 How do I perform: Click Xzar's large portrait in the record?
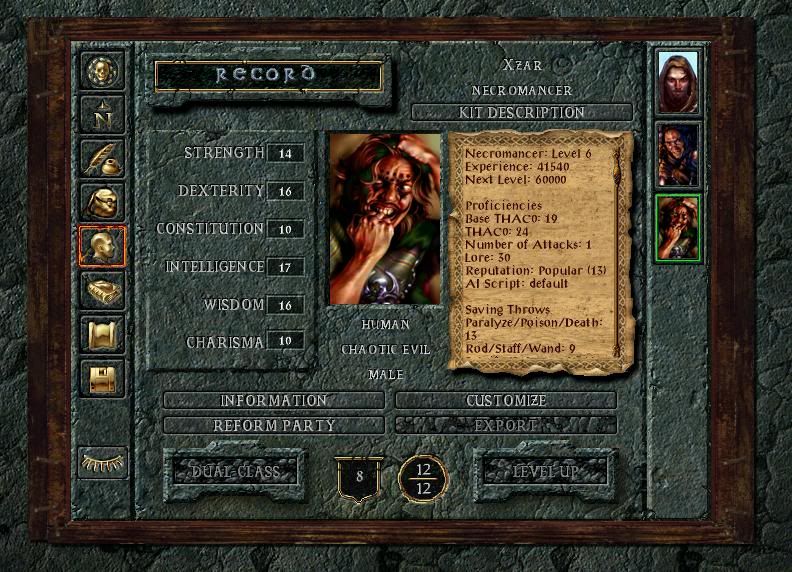[x=385, y=219]
